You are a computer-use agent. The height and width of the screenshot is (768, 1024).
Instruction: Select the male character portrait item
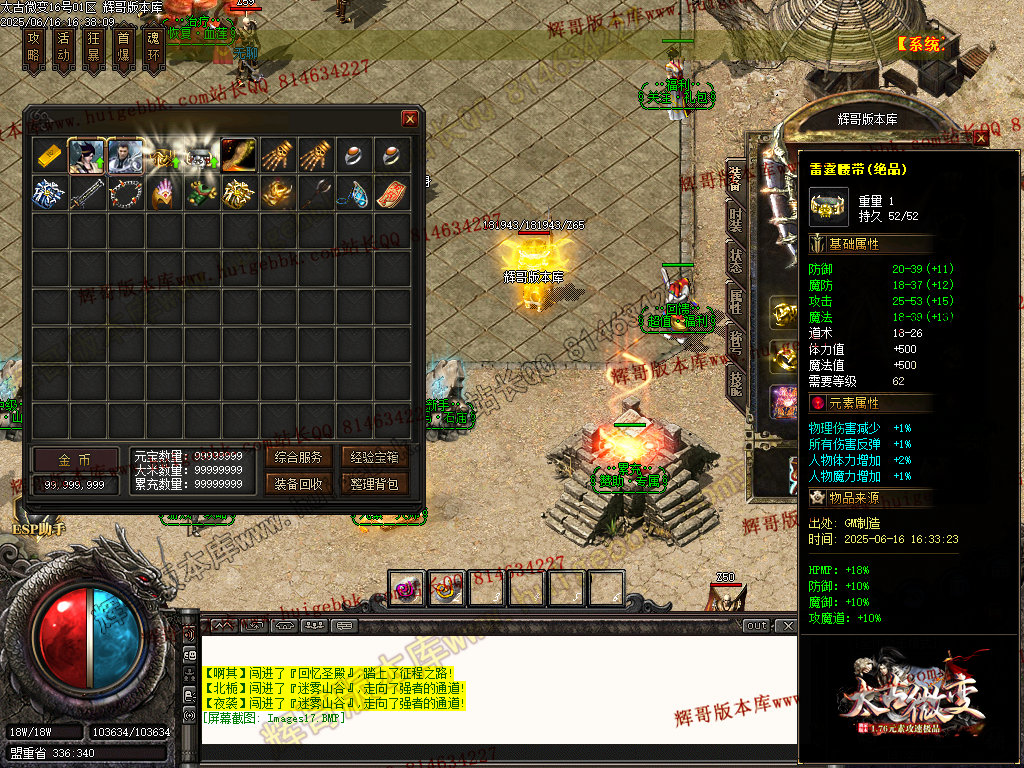point(125,155)
